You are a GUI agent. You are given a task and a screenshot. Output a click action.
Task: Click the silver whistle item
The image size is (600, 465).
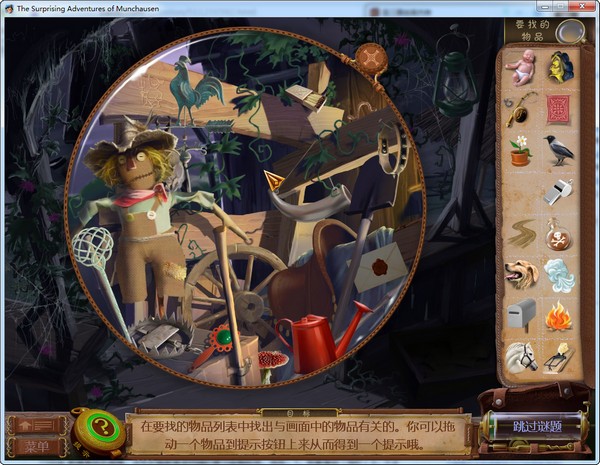point(559,190)
